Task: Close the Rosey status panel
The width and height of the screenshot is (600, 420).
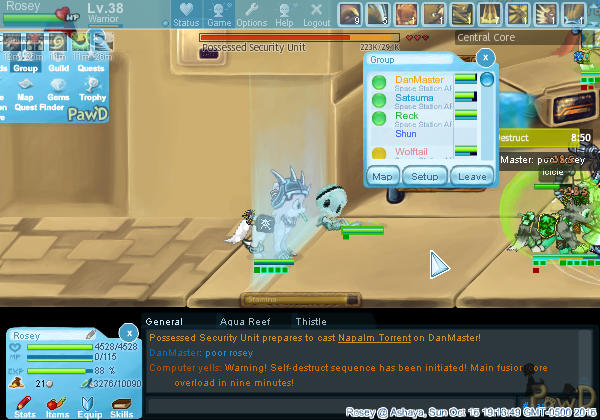Action: click(x=128, y=332)
